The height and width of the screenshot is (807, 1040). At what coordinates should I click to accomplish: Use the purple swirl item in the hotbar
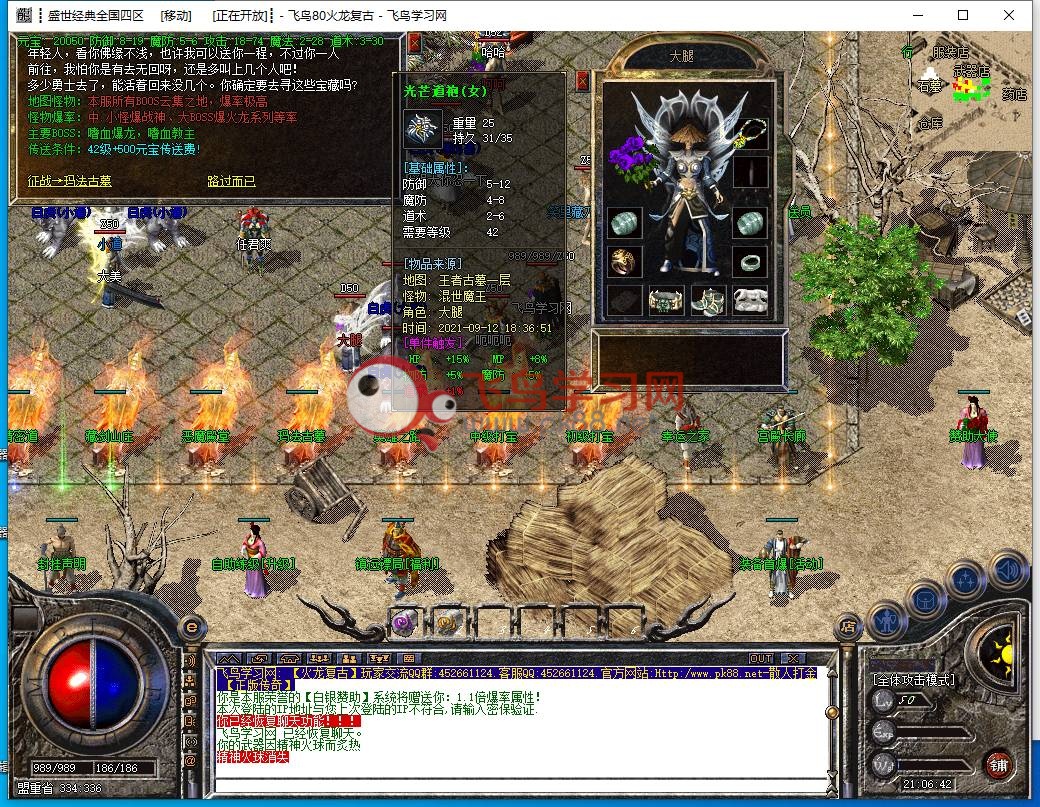tap(403, 621)
